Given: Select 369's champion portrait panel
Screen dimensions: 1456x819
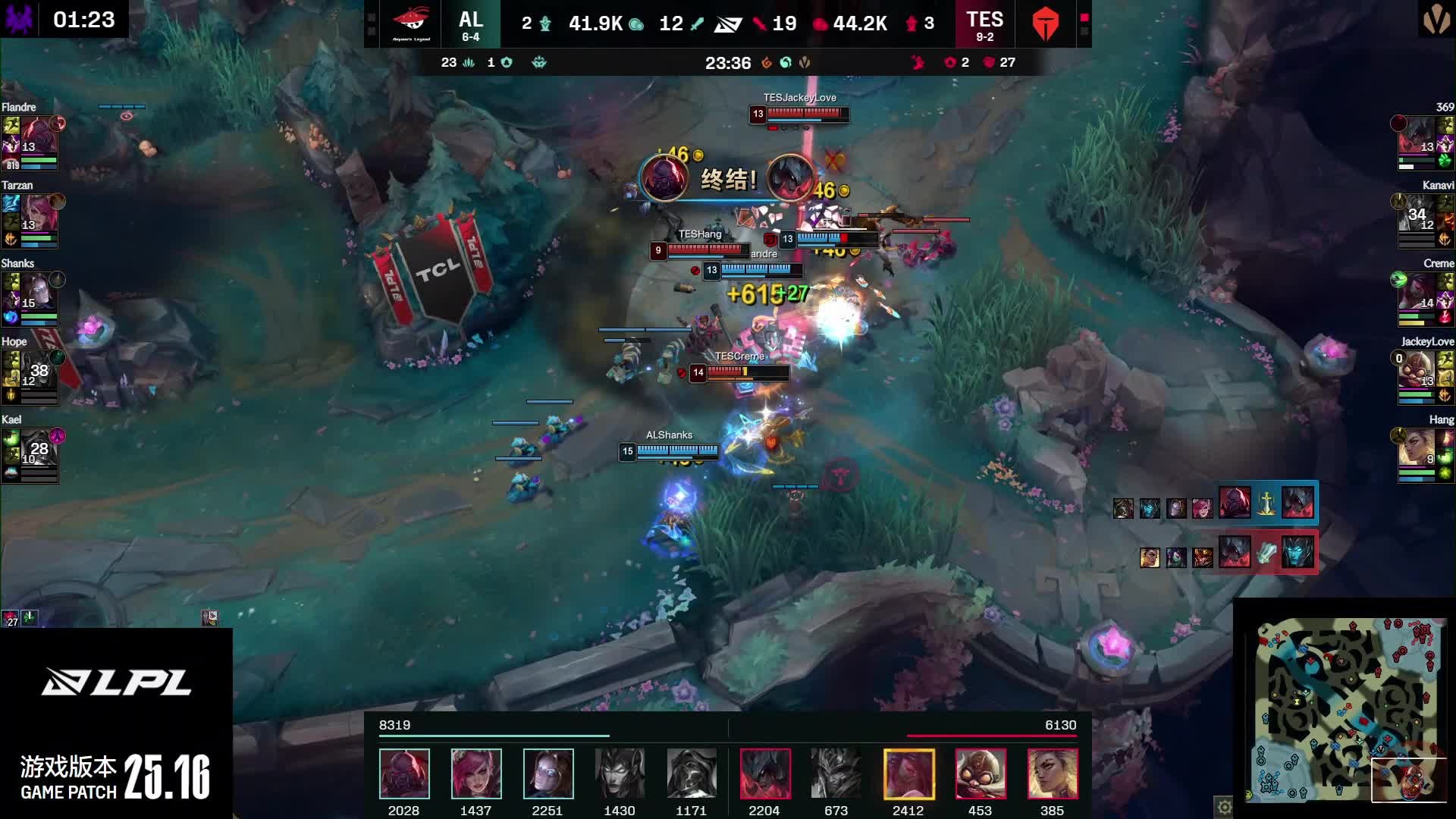Looking at the screenshot, I should [x=1417, y=136].
